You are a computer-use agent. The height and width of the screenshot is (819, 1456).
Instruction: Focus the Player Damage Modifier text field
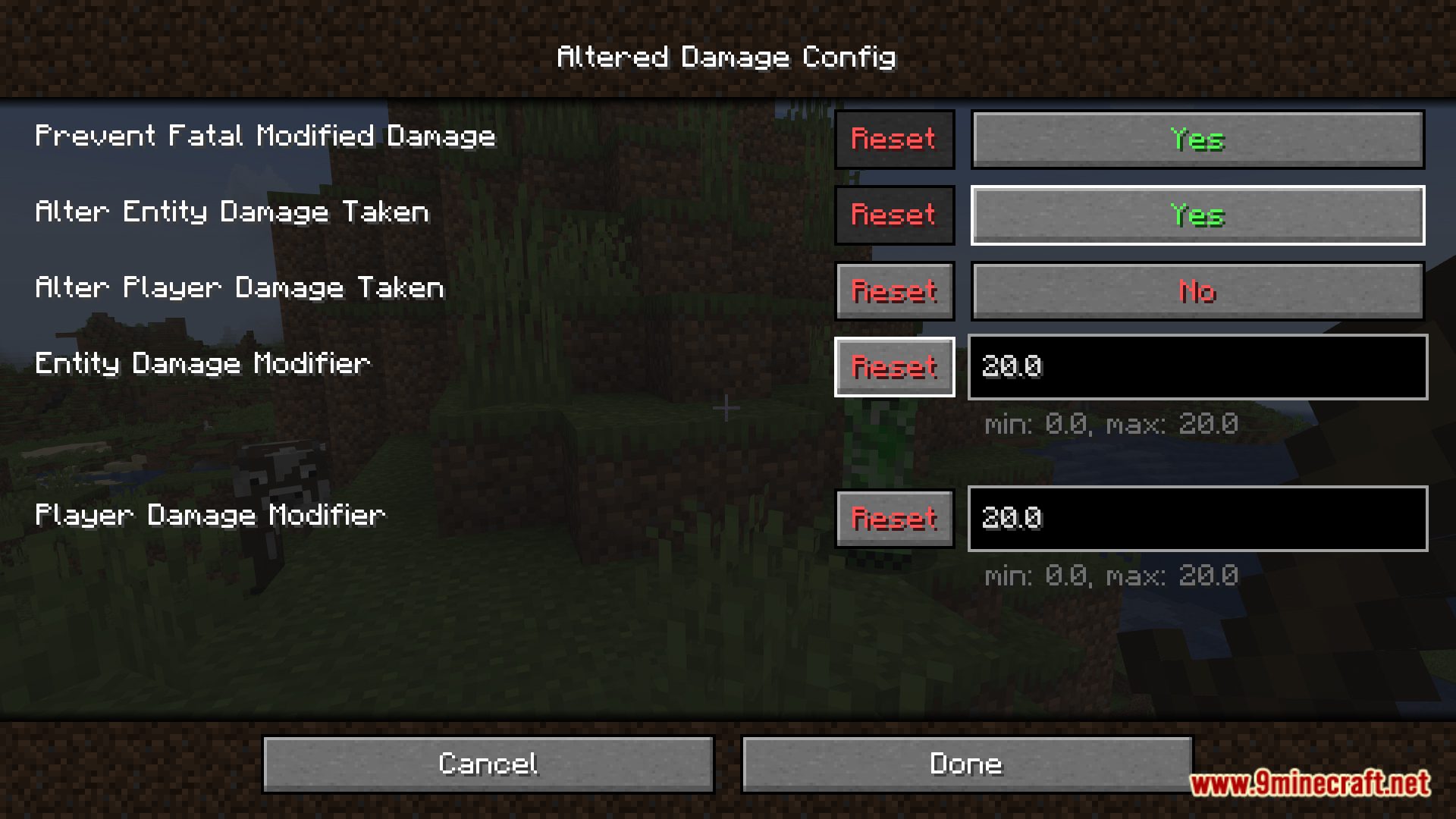tap(1197, 519)
